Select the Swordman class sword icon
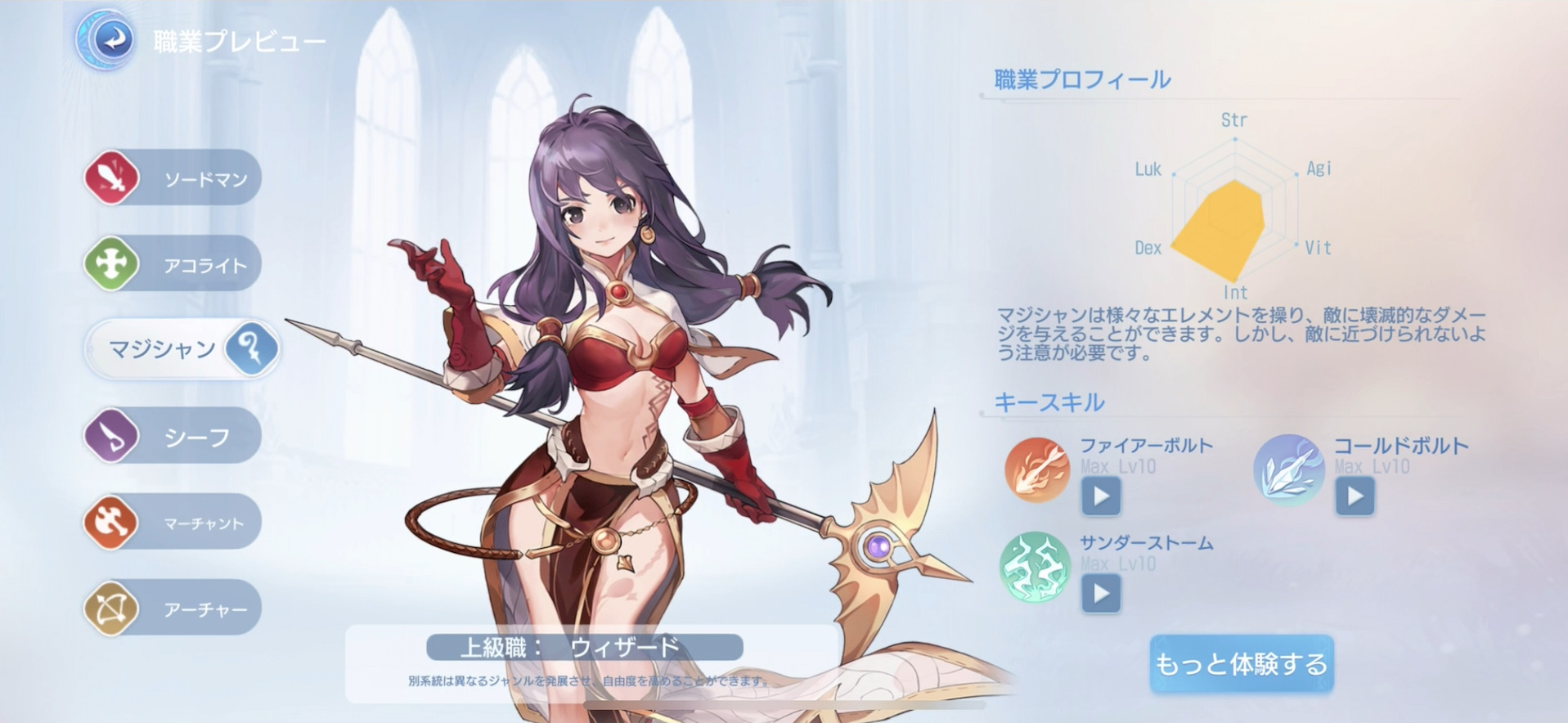 (x=110, y=177)
